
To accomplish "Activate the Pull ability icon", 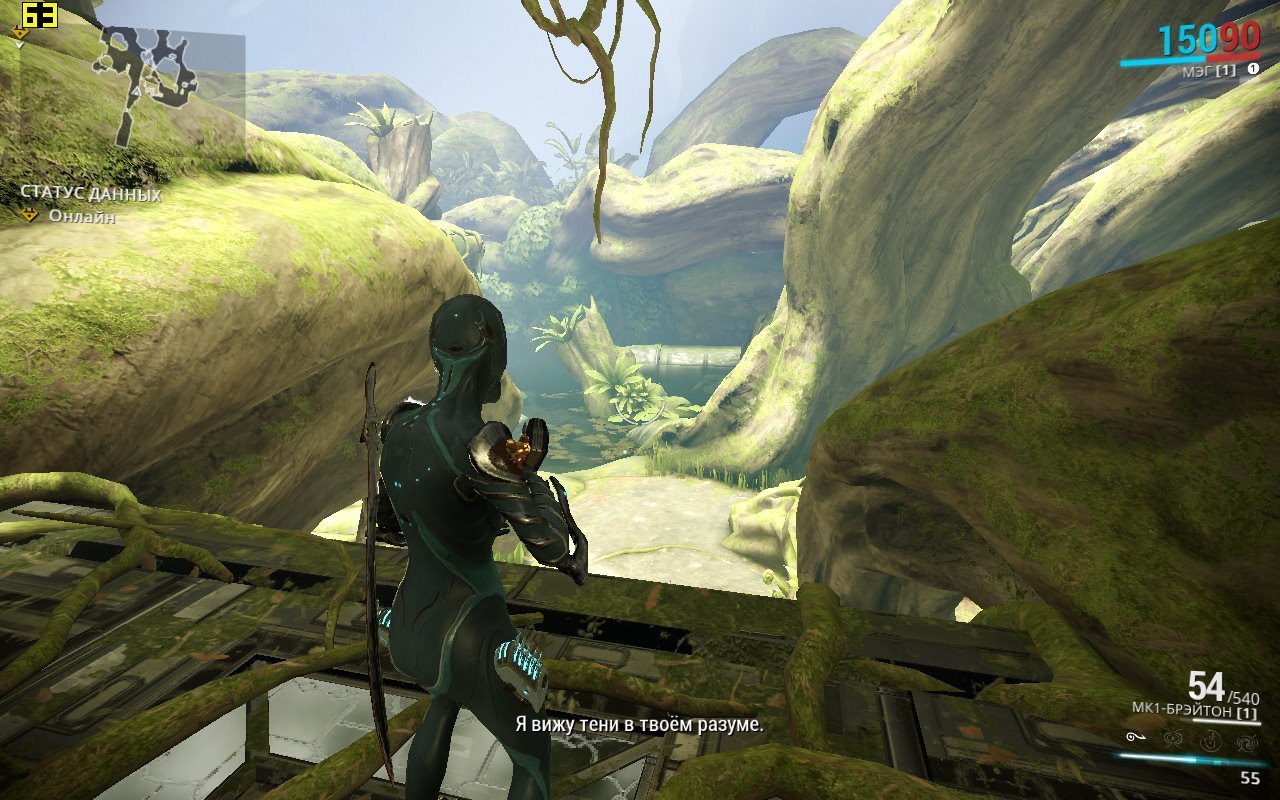I will click(x=1135, y=739).
